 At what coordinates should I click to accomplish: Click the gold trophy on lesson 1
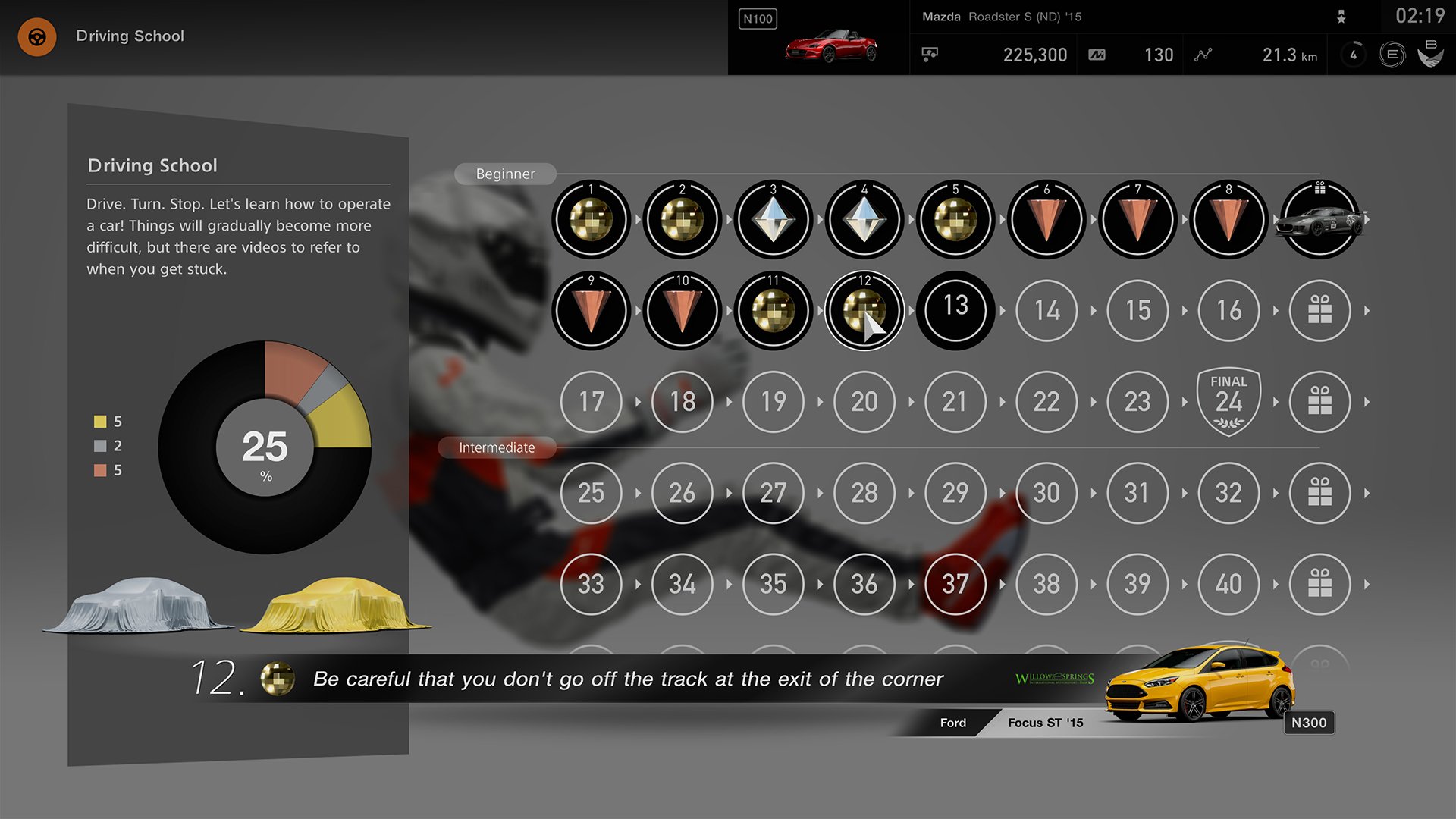click(591, 220)
